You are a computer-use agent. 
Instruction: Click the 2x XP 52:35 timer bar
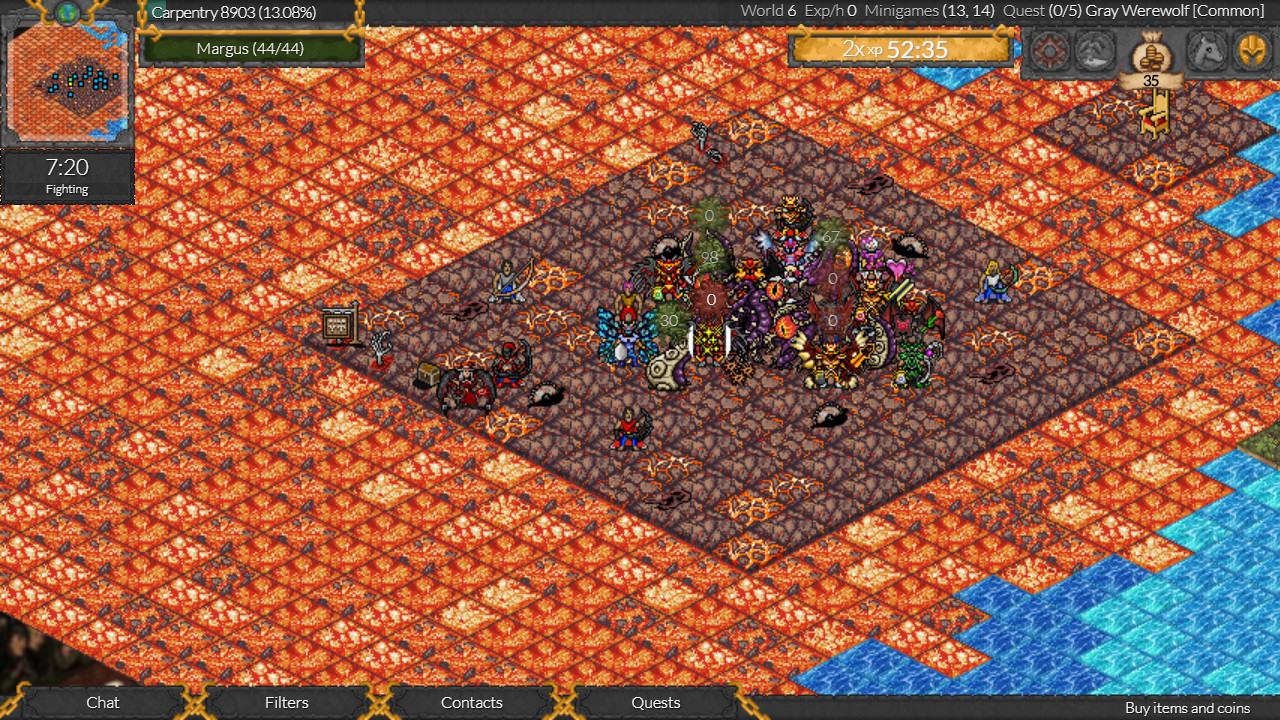pyautogui.click(x=899, y=48)
